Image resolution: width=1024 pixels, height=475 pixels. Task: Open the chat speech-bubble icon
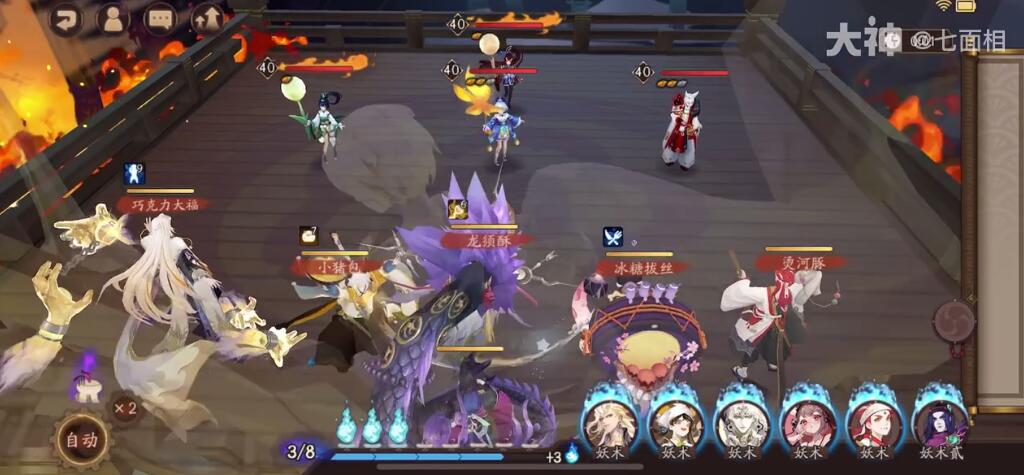tap(160, 18)
